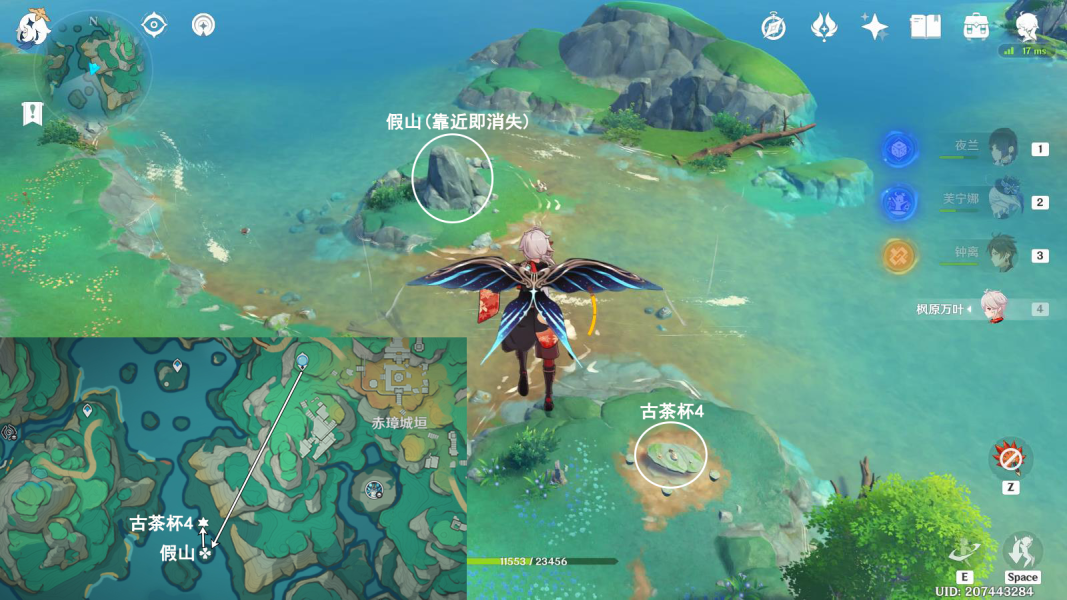Use the red spiky gadget icon
The image size is (1067, 600).
[x=1010, y=459]
